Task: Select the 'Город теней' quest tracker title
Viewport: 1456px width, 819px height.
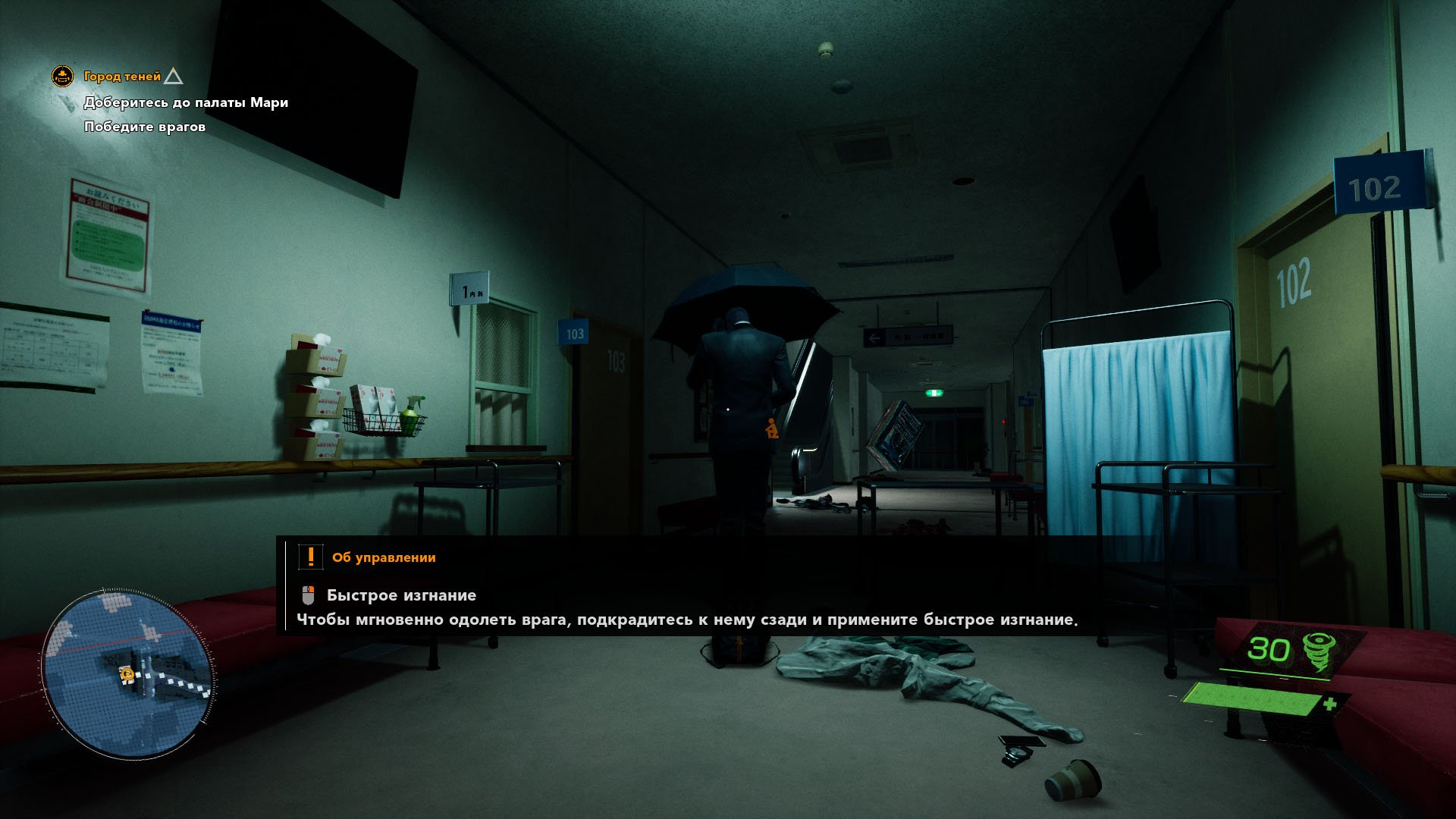Action: (122, 77)
